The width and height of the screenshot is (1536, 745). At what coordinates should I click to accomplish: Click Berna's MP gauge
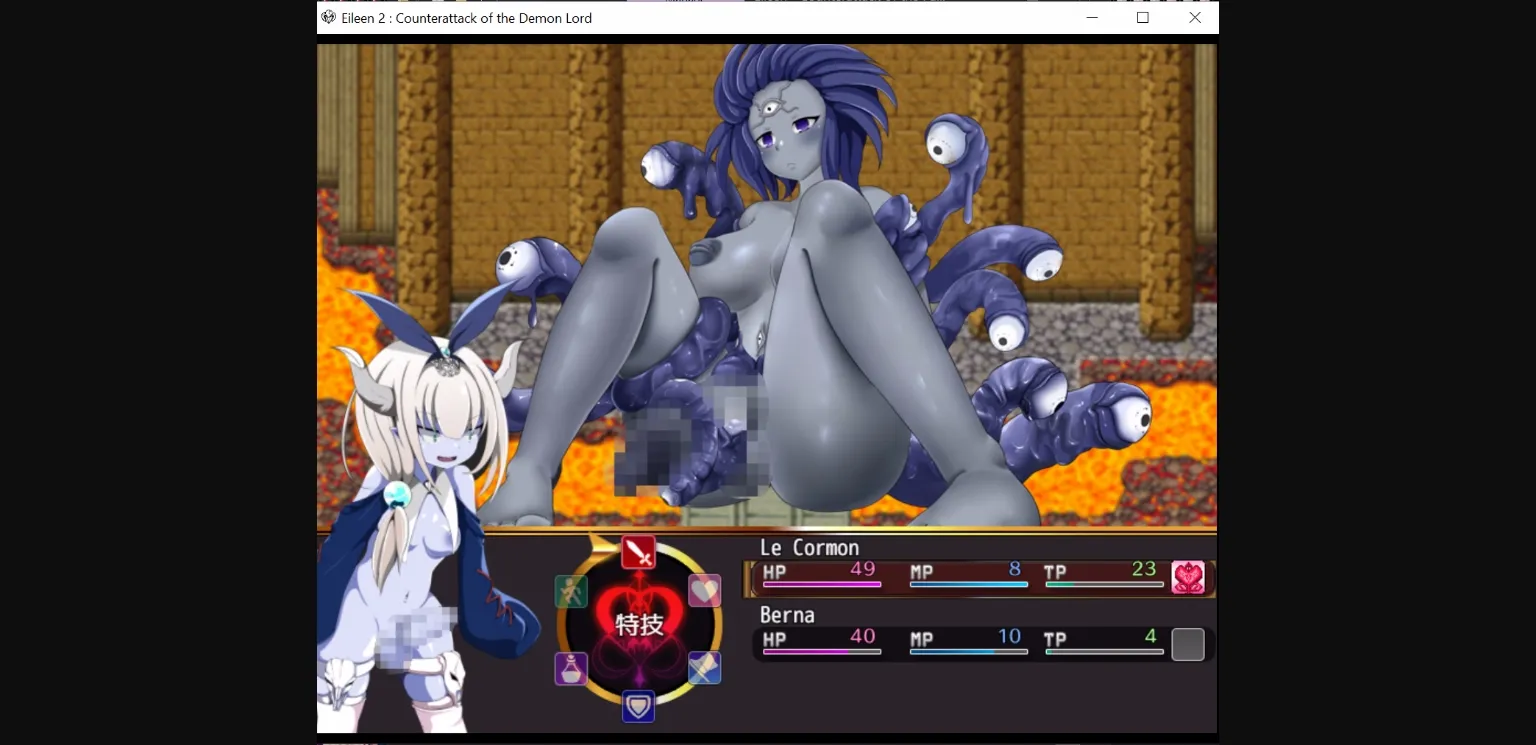click(x=968, y=650)
